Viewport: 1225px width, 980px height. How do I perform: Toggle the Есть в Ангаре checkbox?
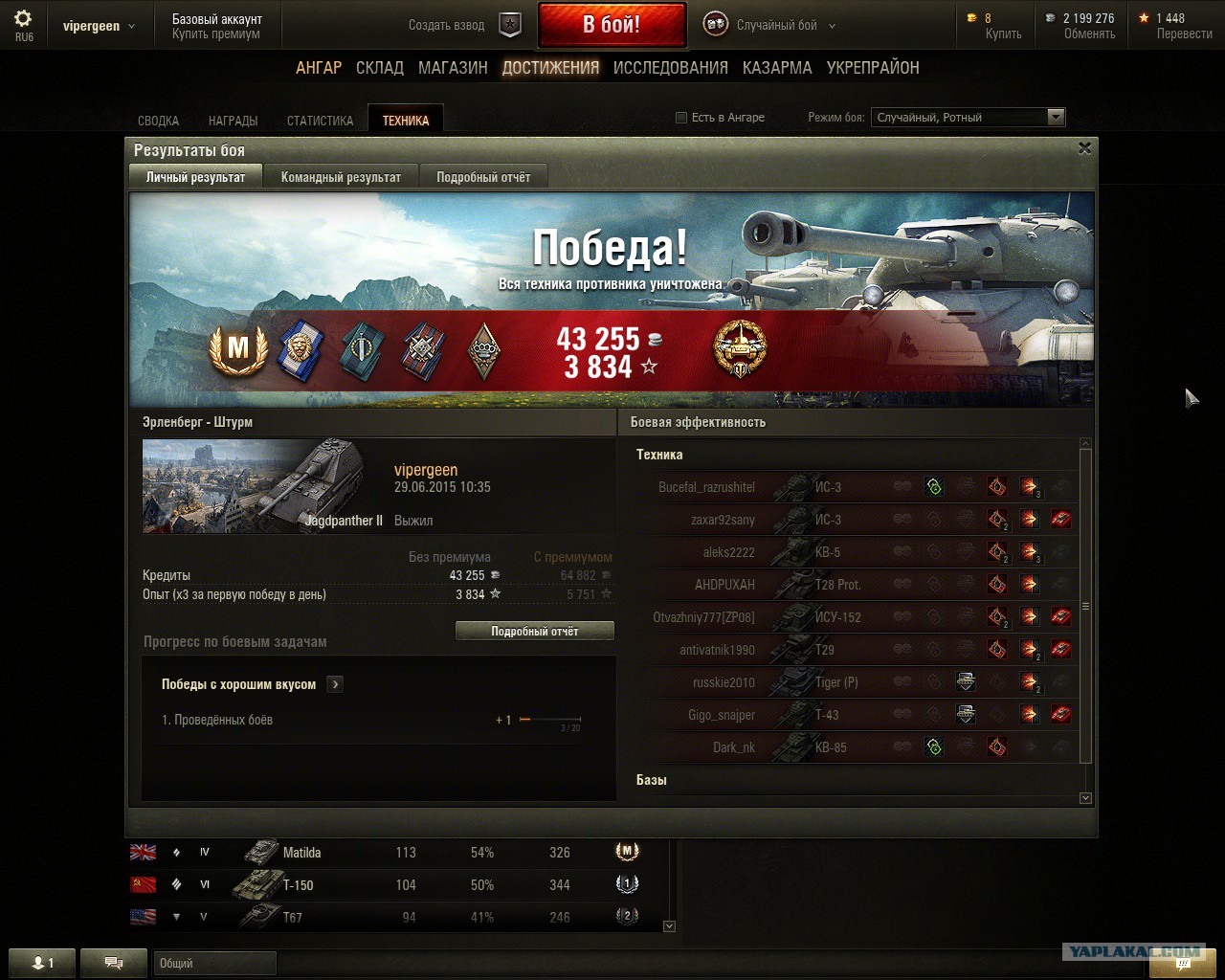[681, 118]
